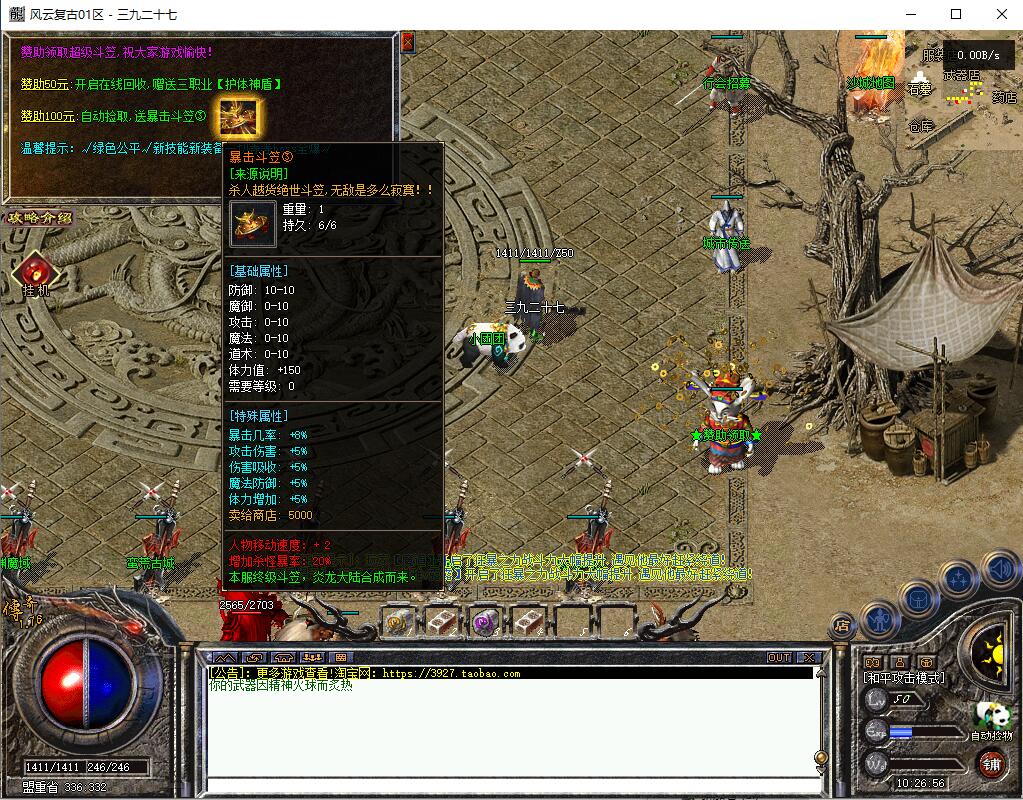Close the chat window with X
This screenshot has height=800, width=1023.
pos(808,657)
